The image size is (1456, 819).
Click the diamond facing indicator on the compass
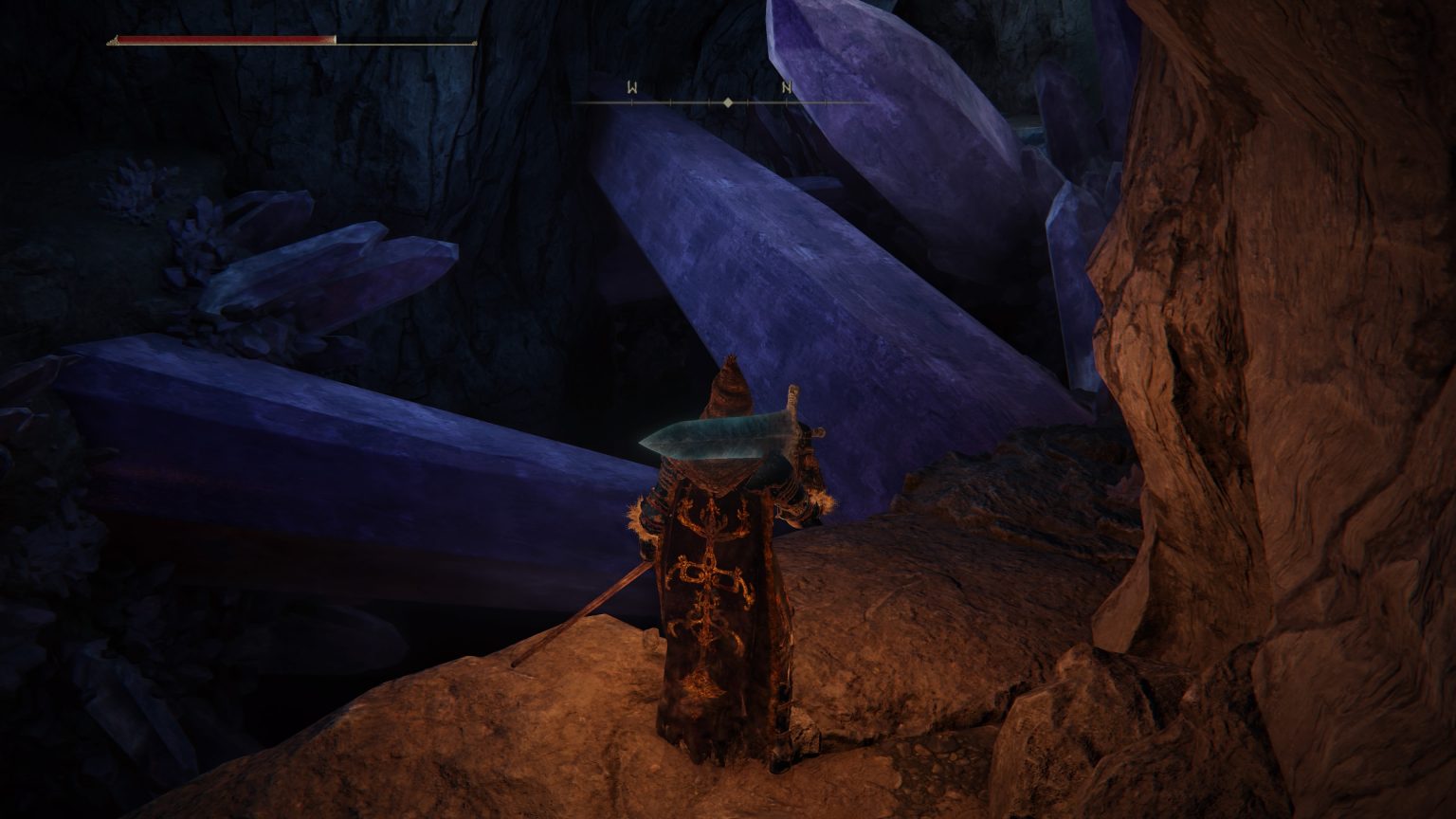[728, 101]
